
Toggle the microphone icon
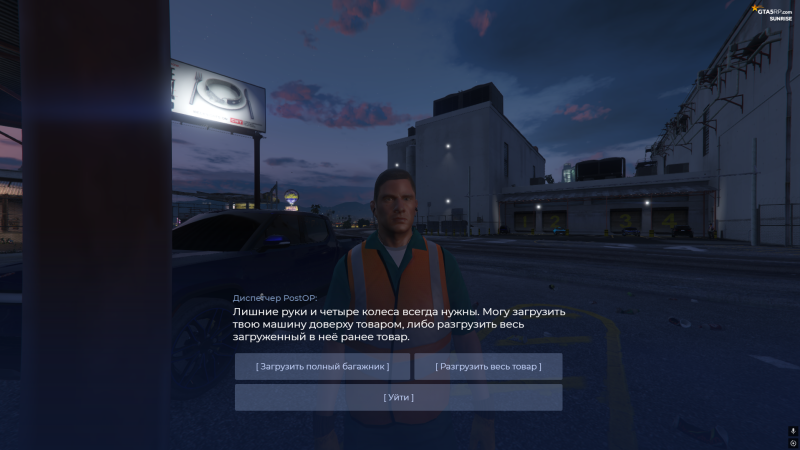point(792,431)
